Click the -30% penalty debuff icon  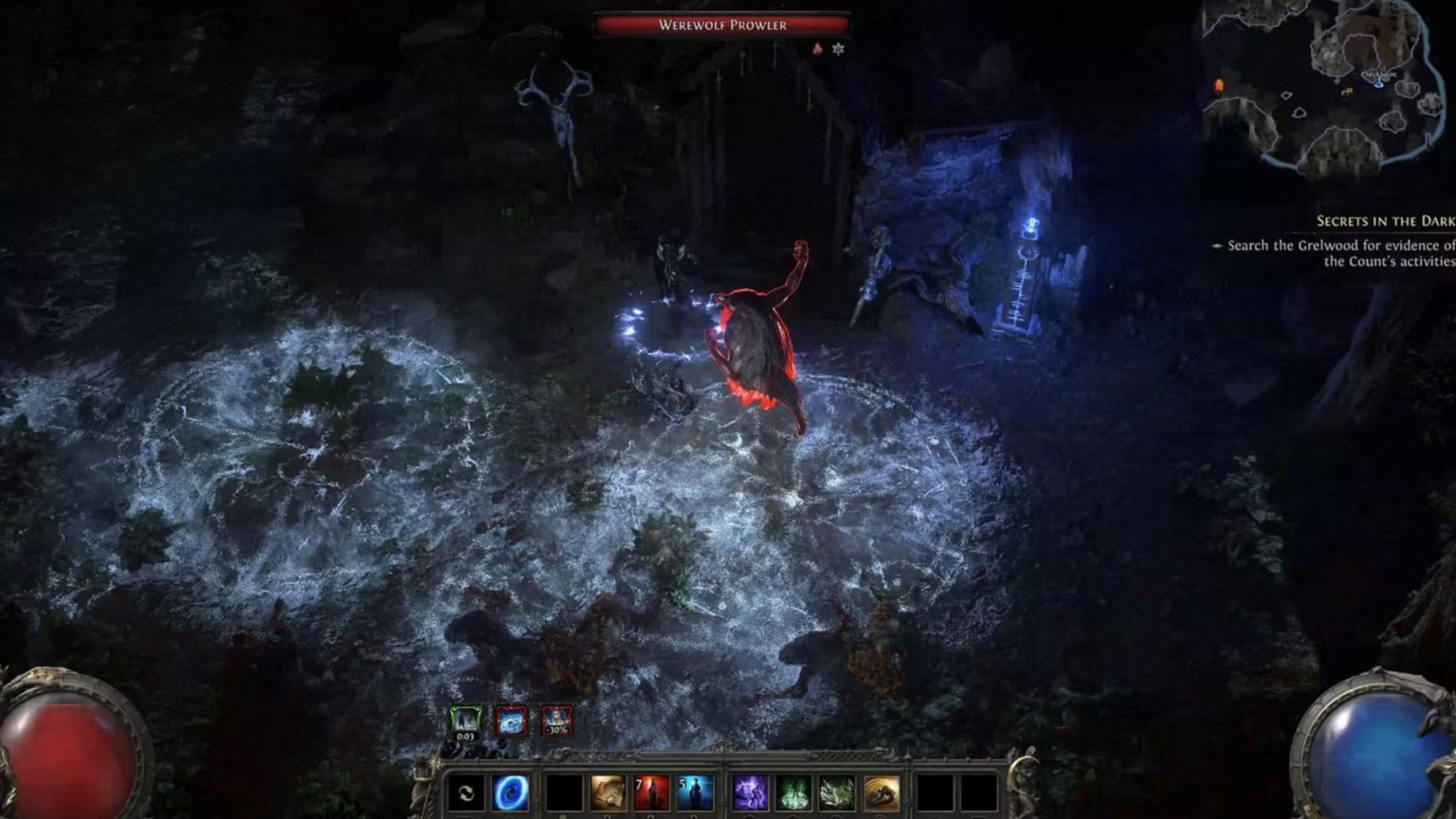point(555,720)
